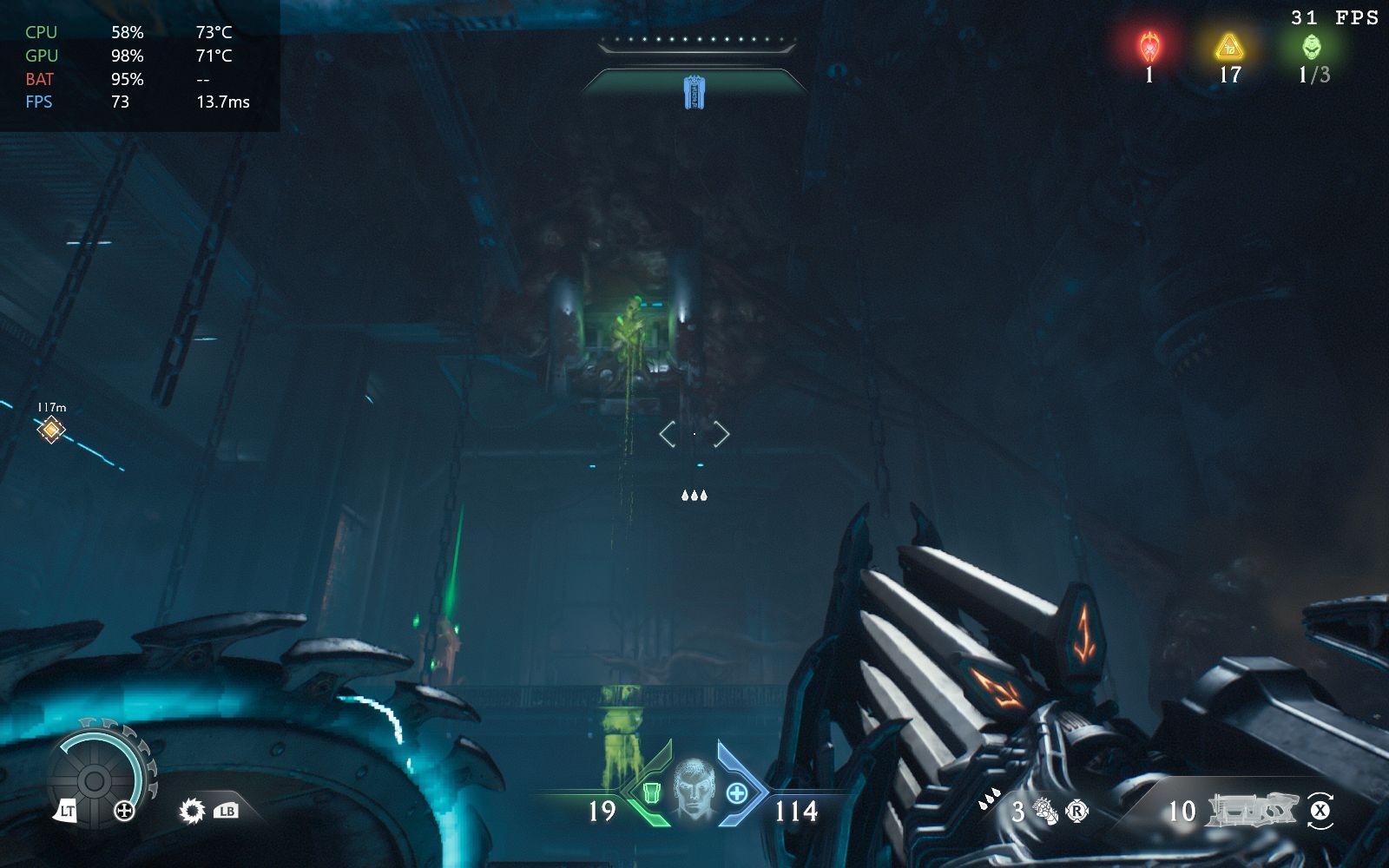Screen dimensions: 1389x868
Task: Click the spiked shield ability icon
Action: tap(192, 811)
